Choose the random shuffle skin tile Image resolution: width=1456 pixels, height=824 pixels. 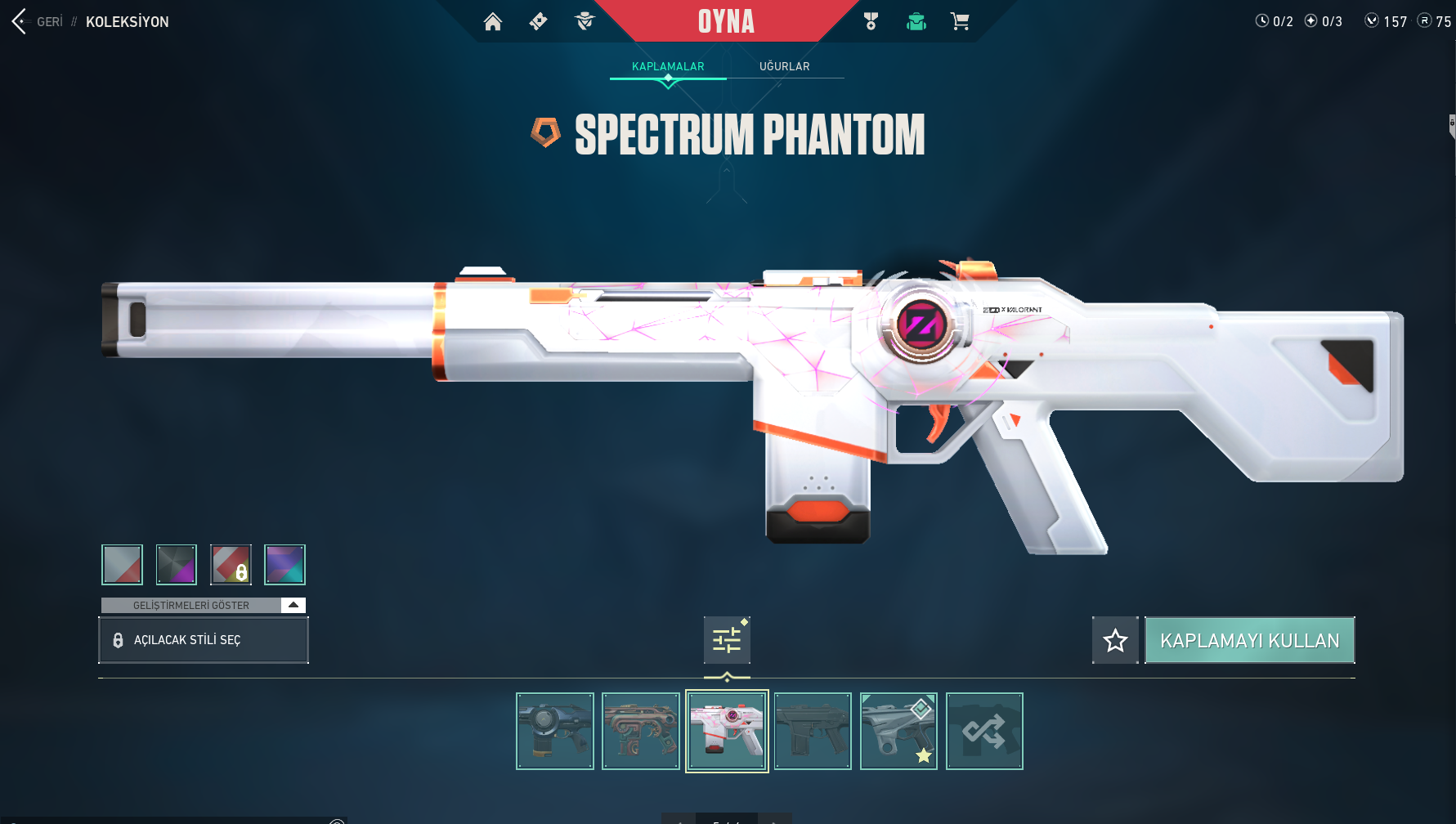[x=984, y=731]
